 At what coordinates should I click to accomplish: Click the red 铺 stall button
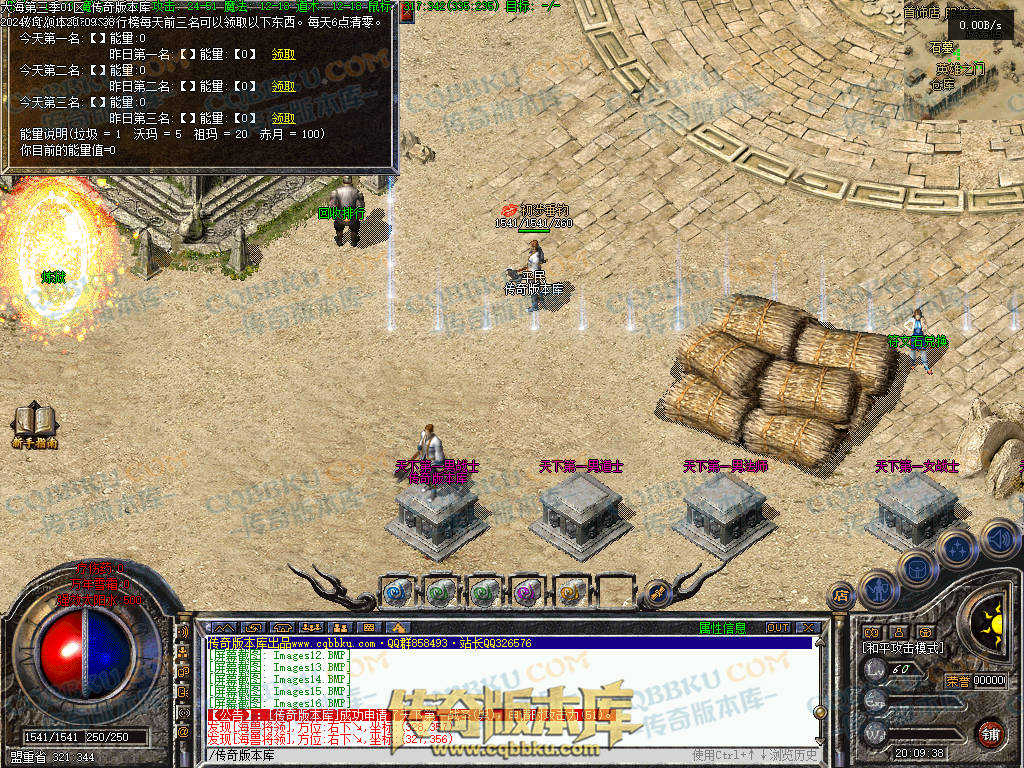click(x=989, y=732)
